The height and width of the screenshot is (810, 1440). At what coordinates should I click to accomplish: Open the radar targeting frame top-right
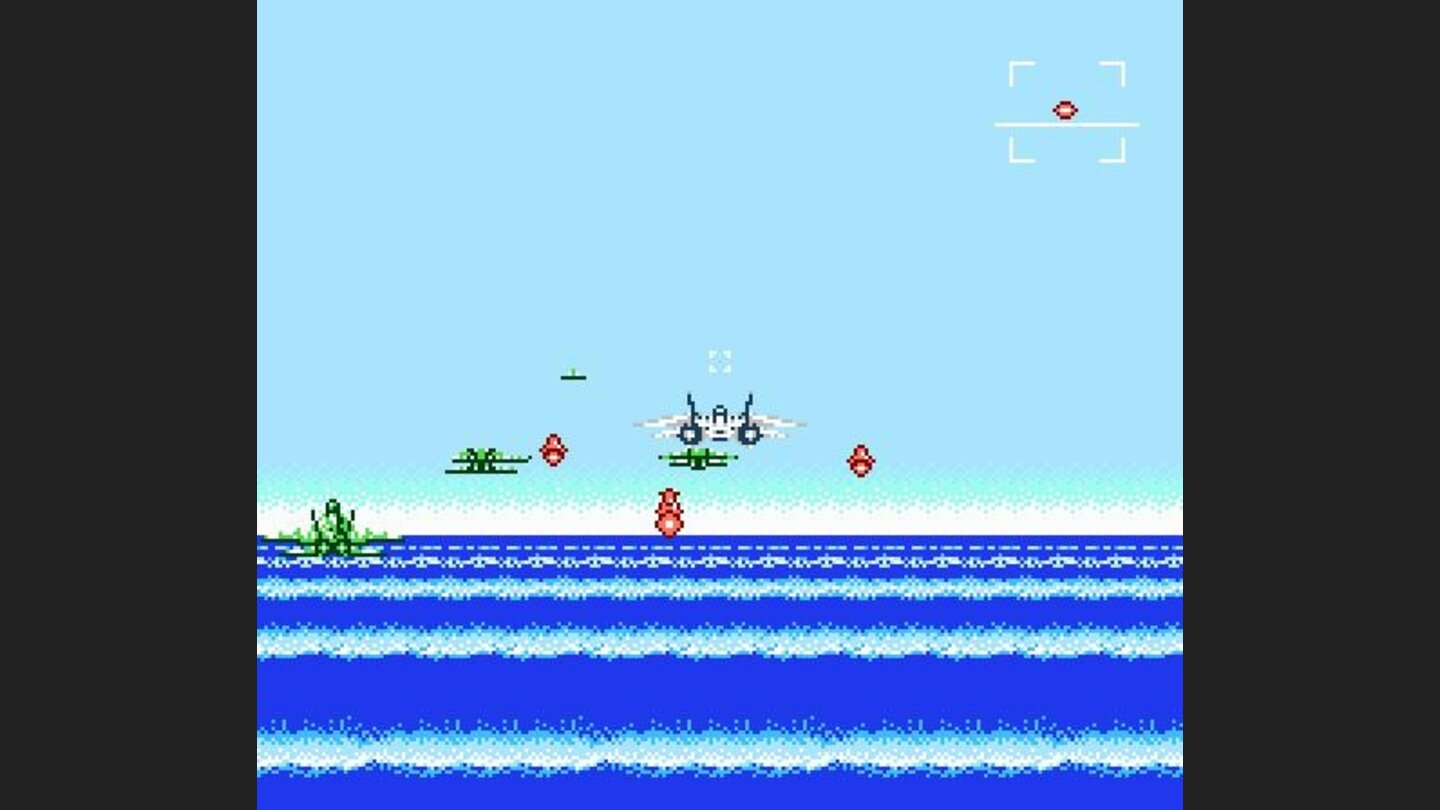pyautogui.click(x=1067, y=110)
